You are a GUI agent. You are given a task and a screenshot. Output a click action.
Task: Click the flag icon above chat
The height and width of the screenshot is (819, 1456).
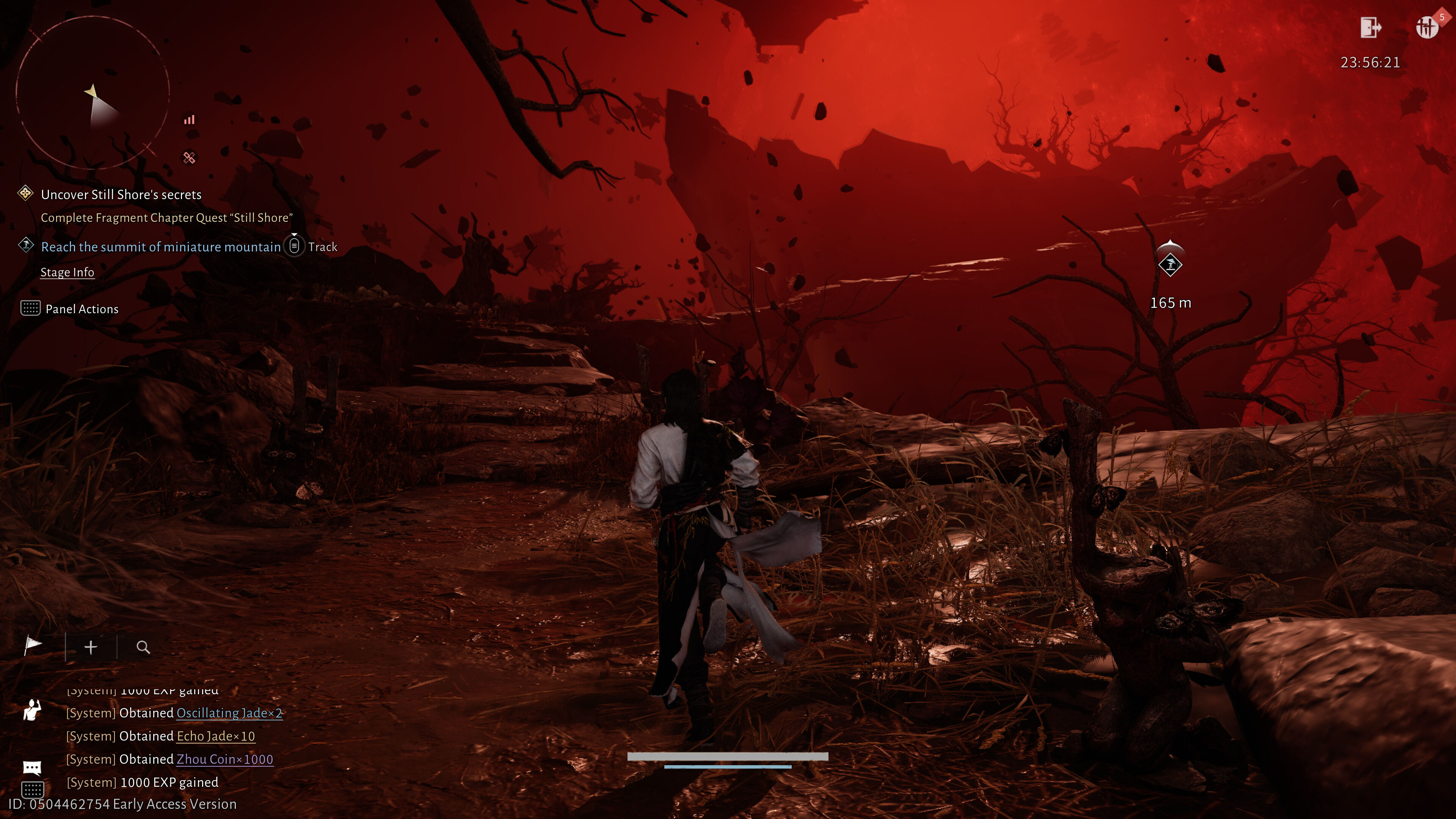(x=33, y=645)
